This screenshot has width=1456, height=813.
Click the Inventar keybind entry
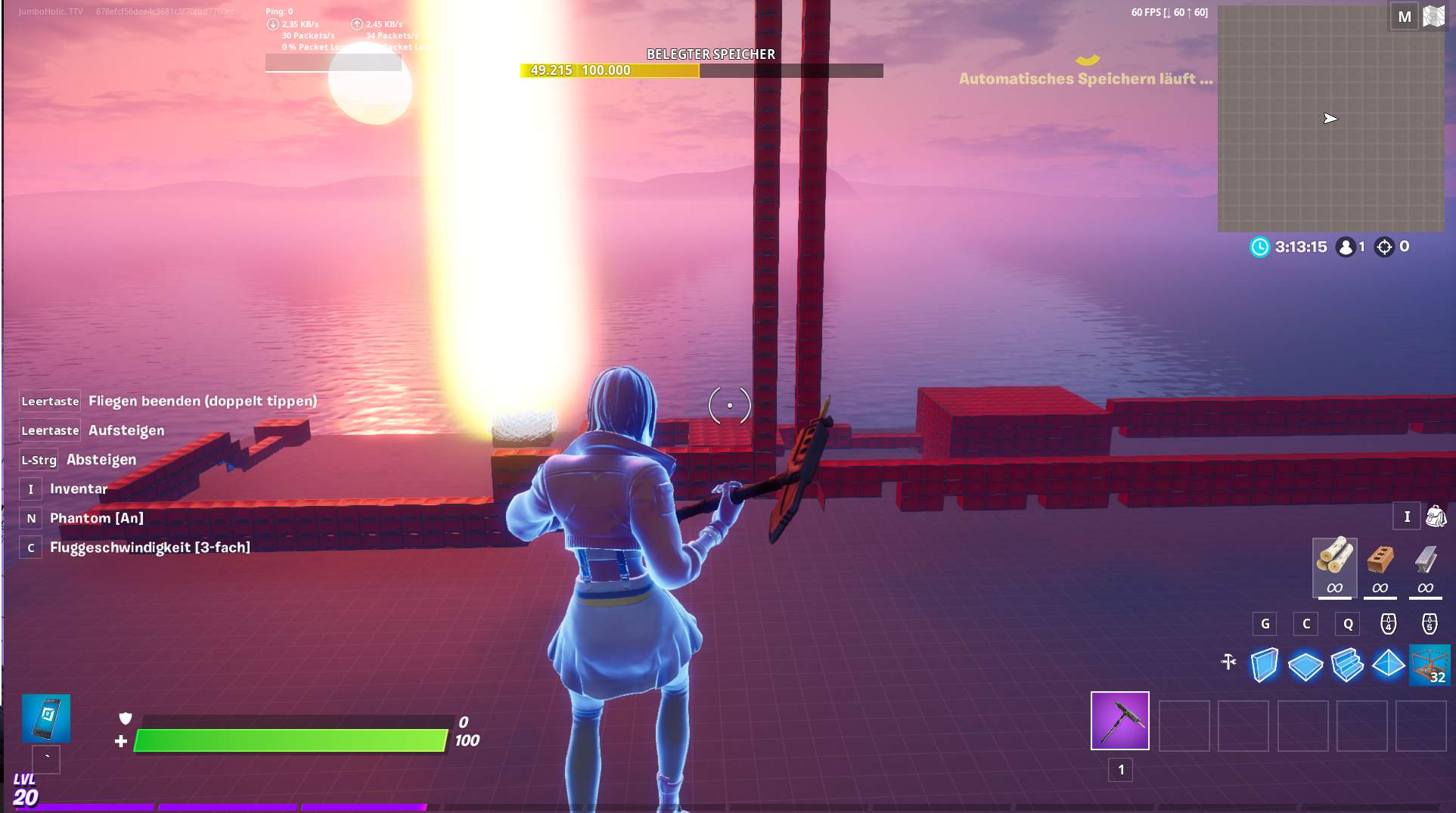[77, 489]
